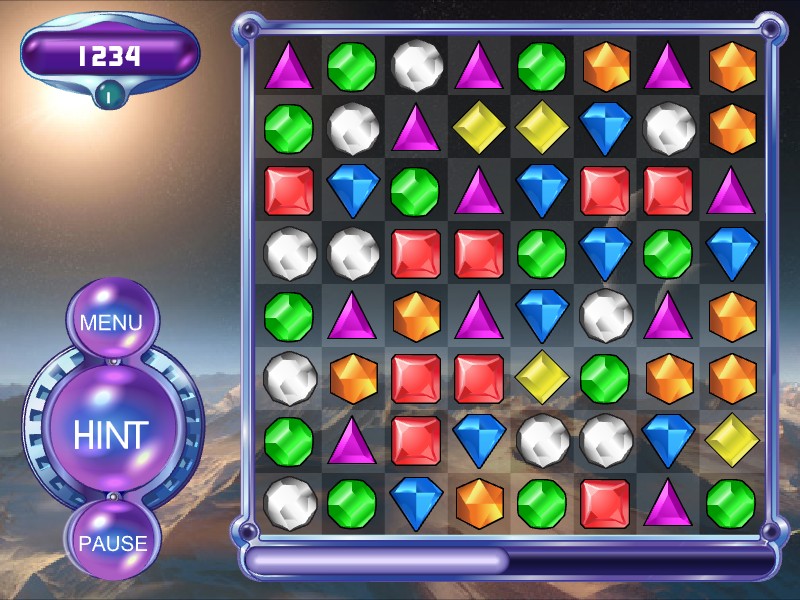Open the MENU button
This screenshot has height=600, width=800.
click(x=111, y=323)
